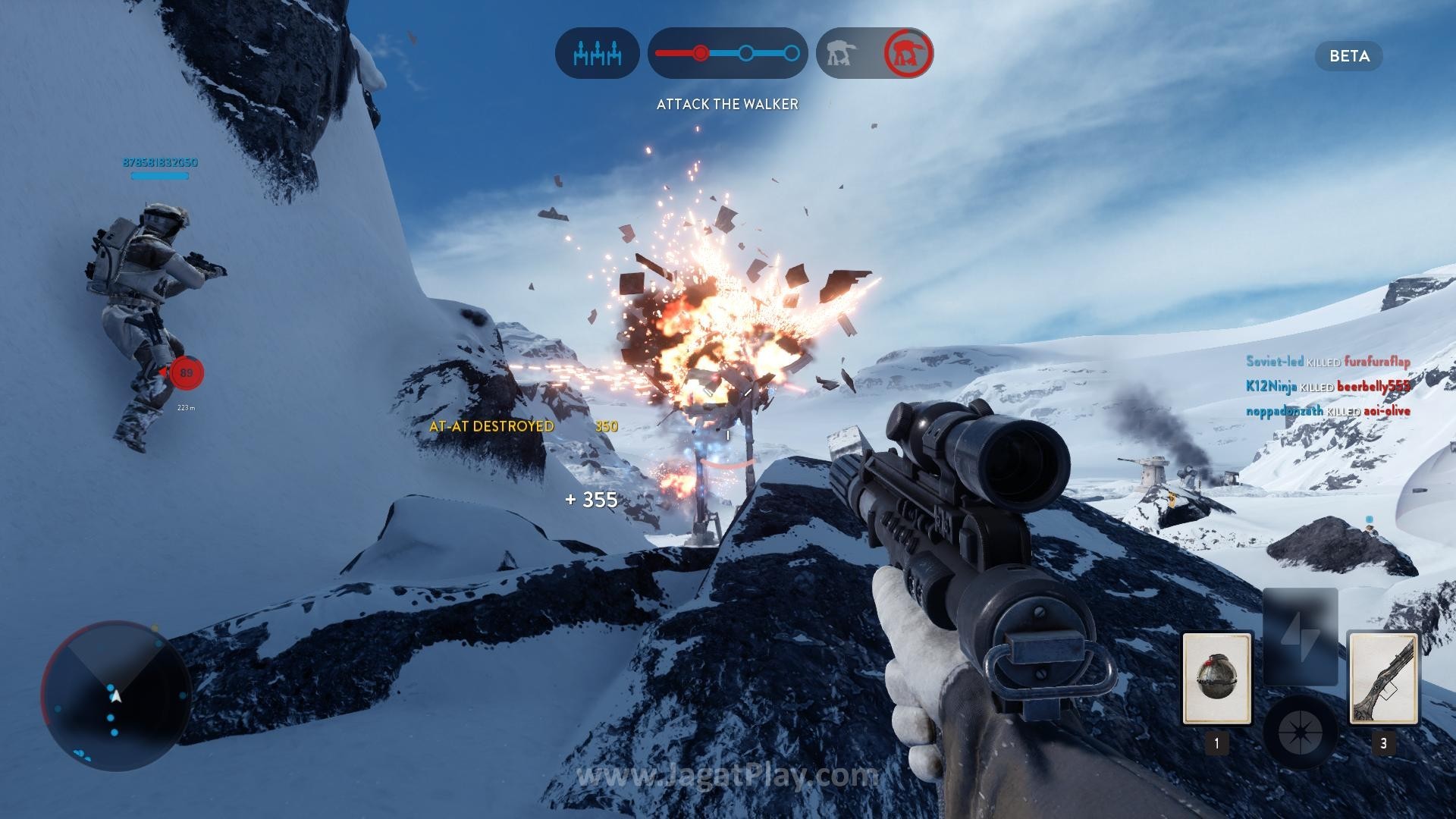1456x819 pixels.
Task: Click the round emblem below charge card
Action: coord(1300,733)
